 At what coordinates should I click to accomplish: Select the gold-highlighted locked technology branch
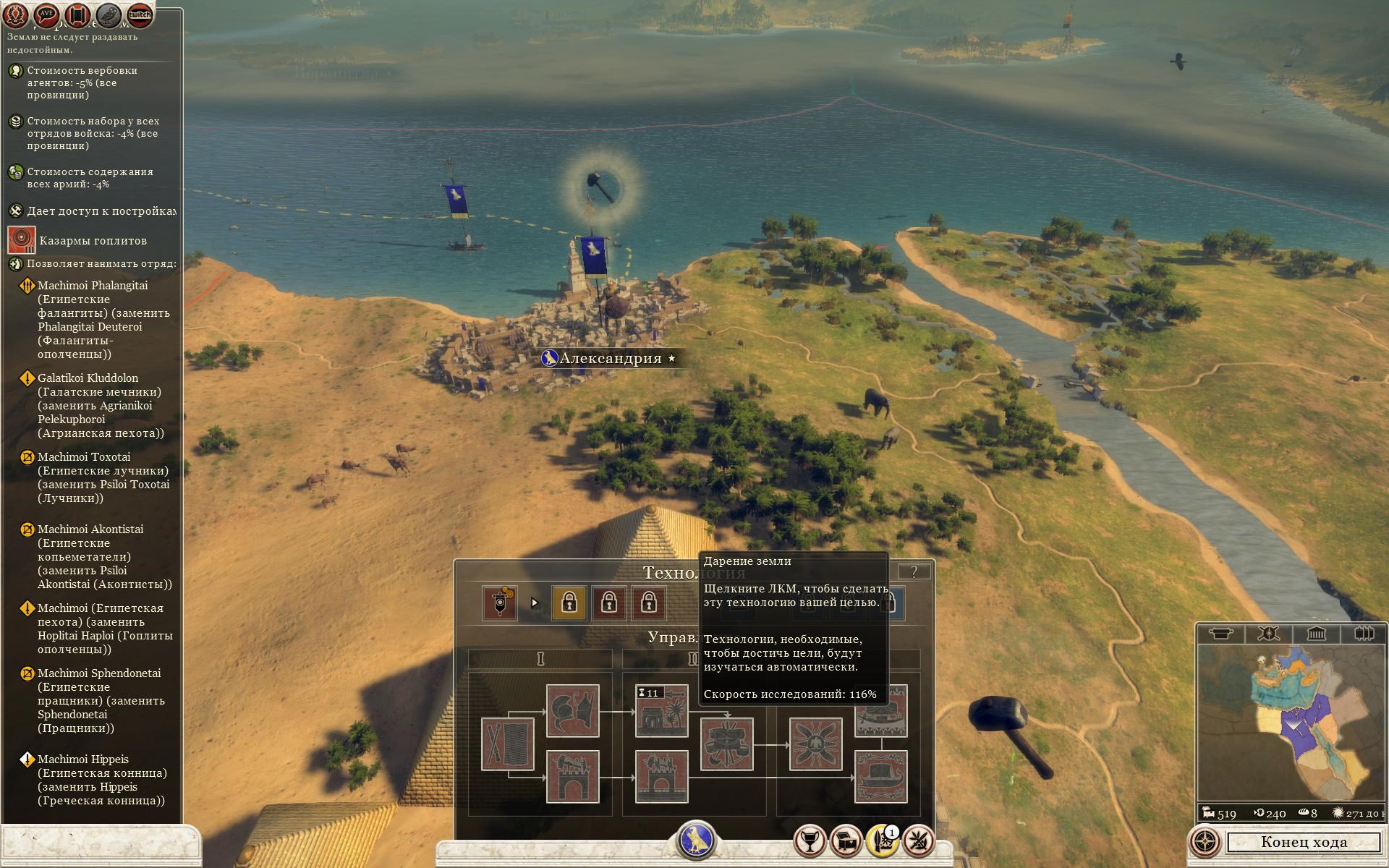569,603
